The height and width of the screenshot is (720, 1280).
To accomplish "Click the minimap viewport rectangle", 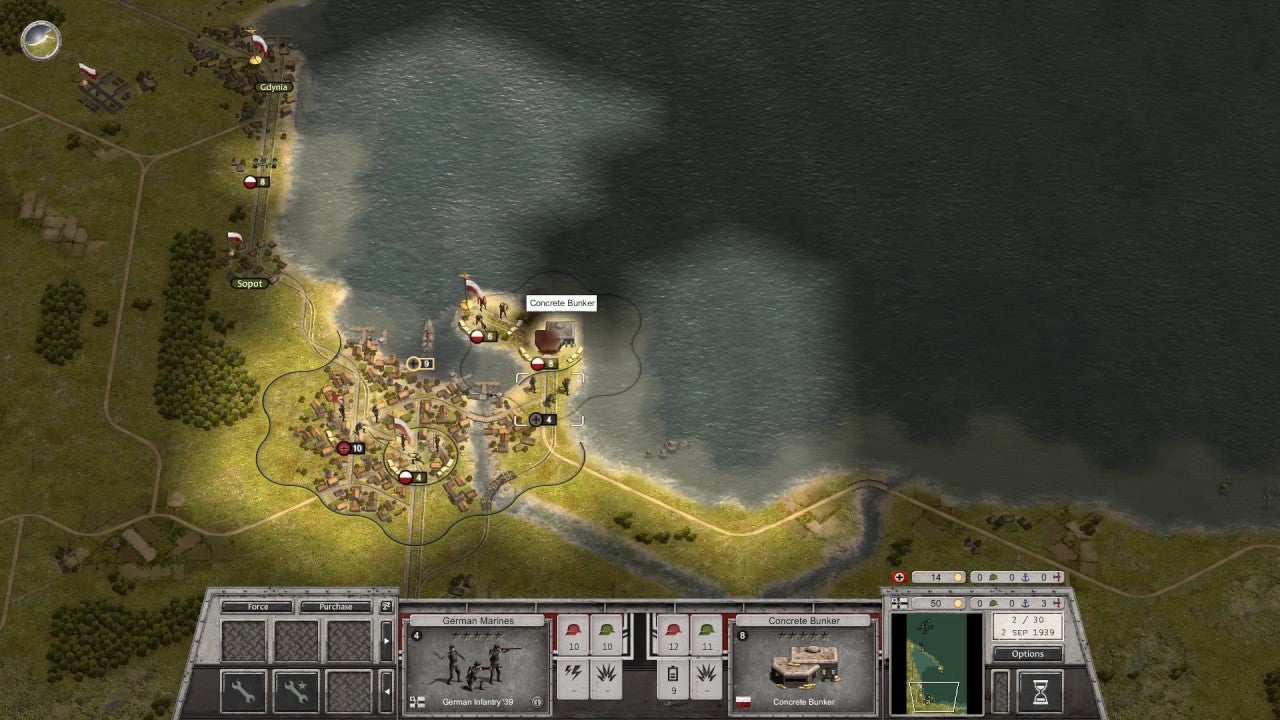I will (934, 696).
